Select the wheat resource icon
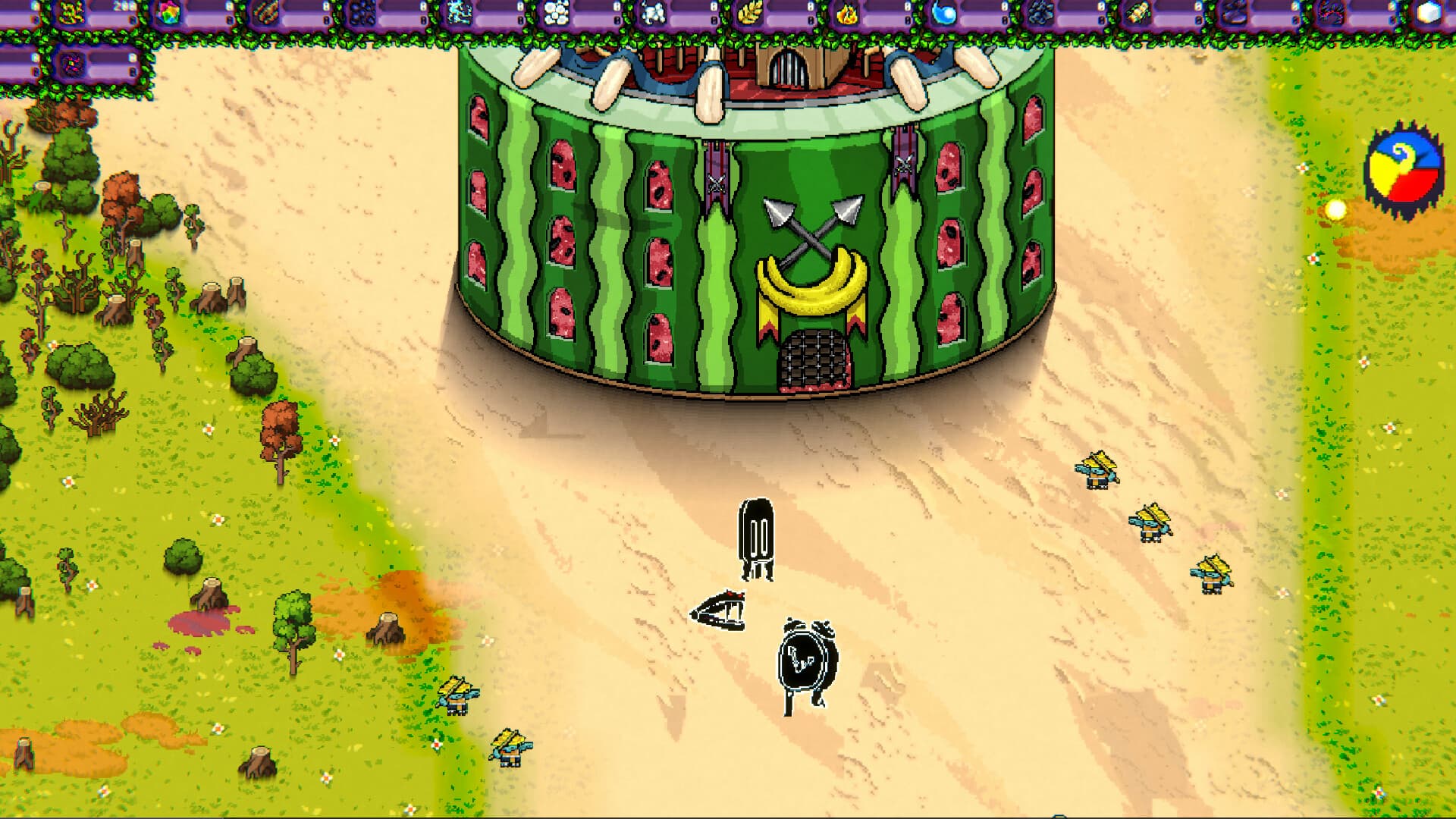Screen dimensions: 1456x819 pyautogui.click(x=751, y=11)
